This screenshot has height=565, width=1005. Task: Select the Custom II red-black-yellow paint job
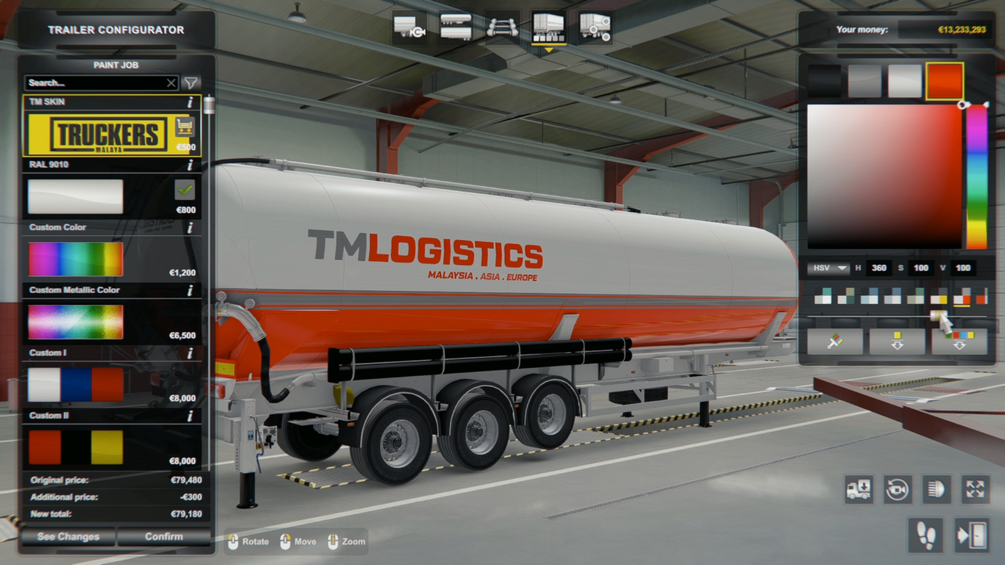pyautogui.click(x=76, y=447)
